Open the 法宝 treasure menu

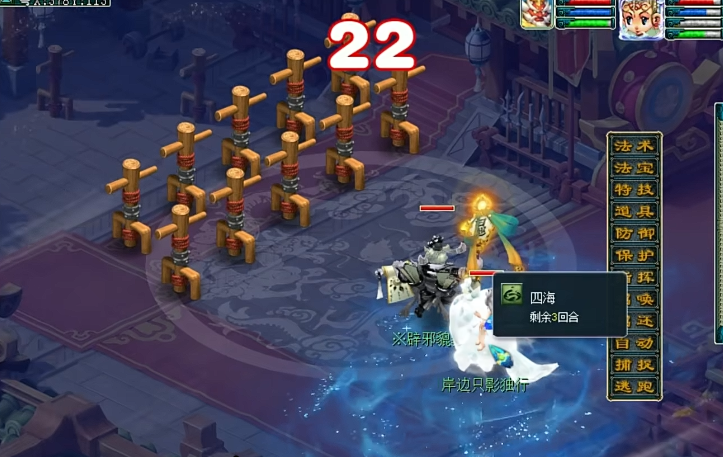click(634, 168)
